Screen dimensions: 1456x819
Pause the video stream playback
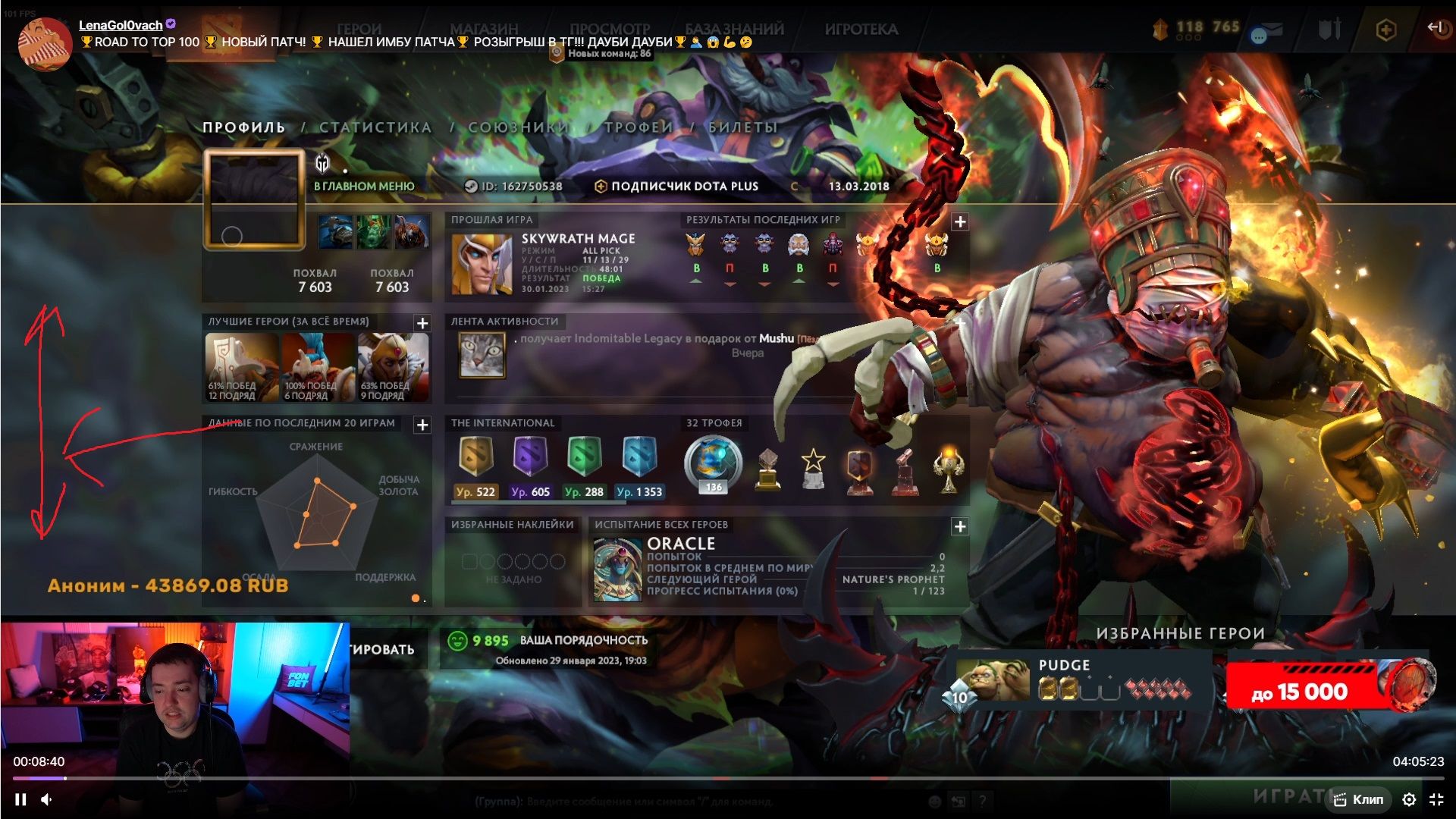(20, 799)
